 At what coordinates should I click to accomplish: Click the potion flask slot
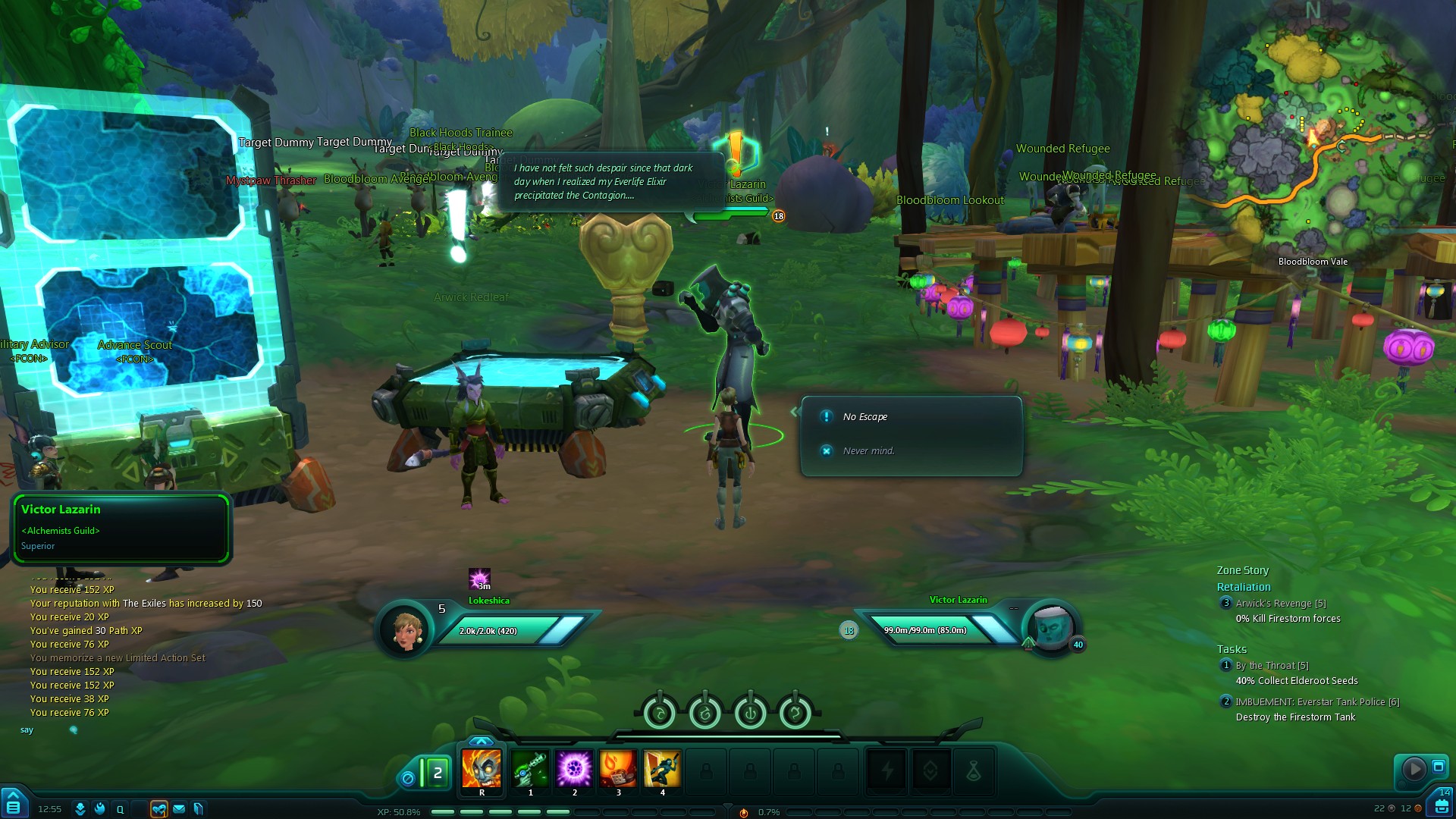[x=974, y=772]
